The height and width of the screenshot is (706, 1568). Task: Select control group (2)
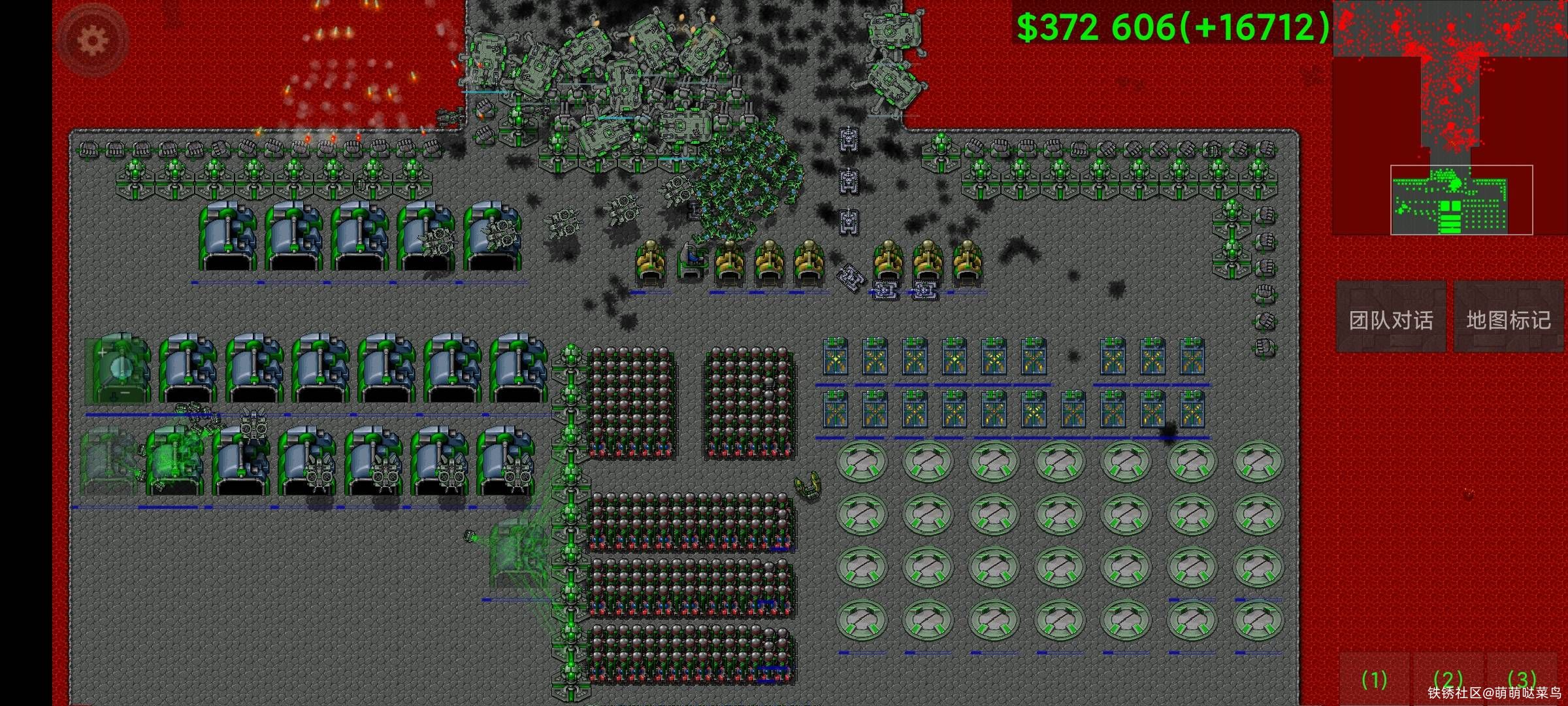pyautogui.click(x=1448, y=680)
